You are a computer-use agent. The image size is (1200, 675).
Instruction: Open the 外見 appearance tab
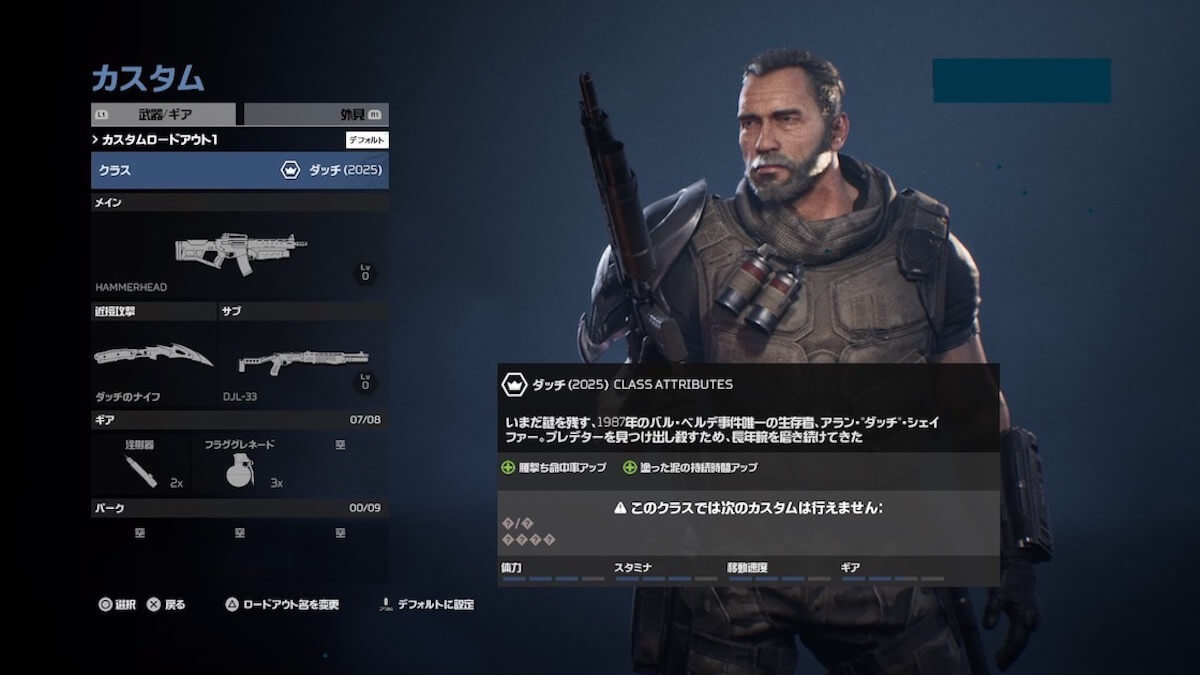point(316,114)
